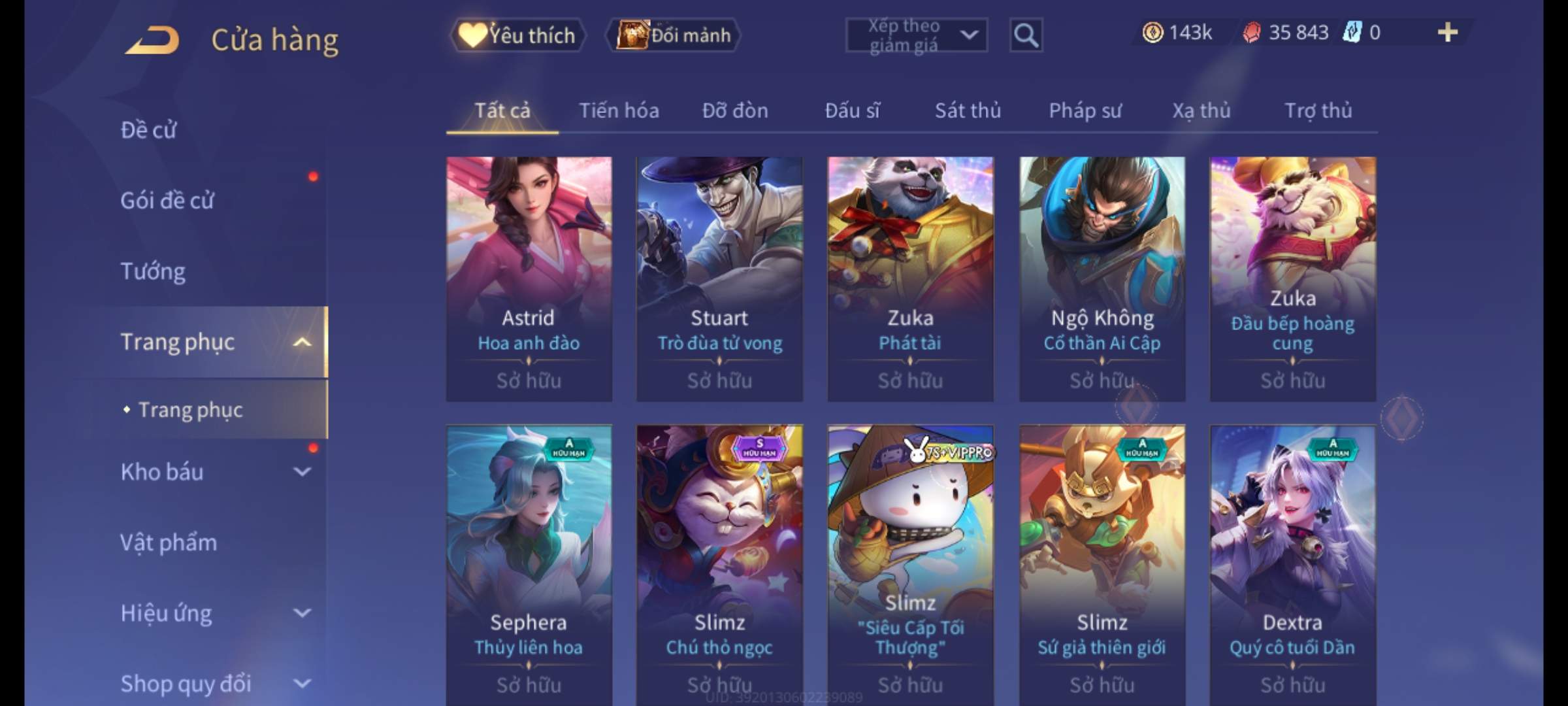This screenshot has height=706, width=1568.
Task: Open the Xếp theo giảm giá sort dropdown
Action: coord(916,35)
